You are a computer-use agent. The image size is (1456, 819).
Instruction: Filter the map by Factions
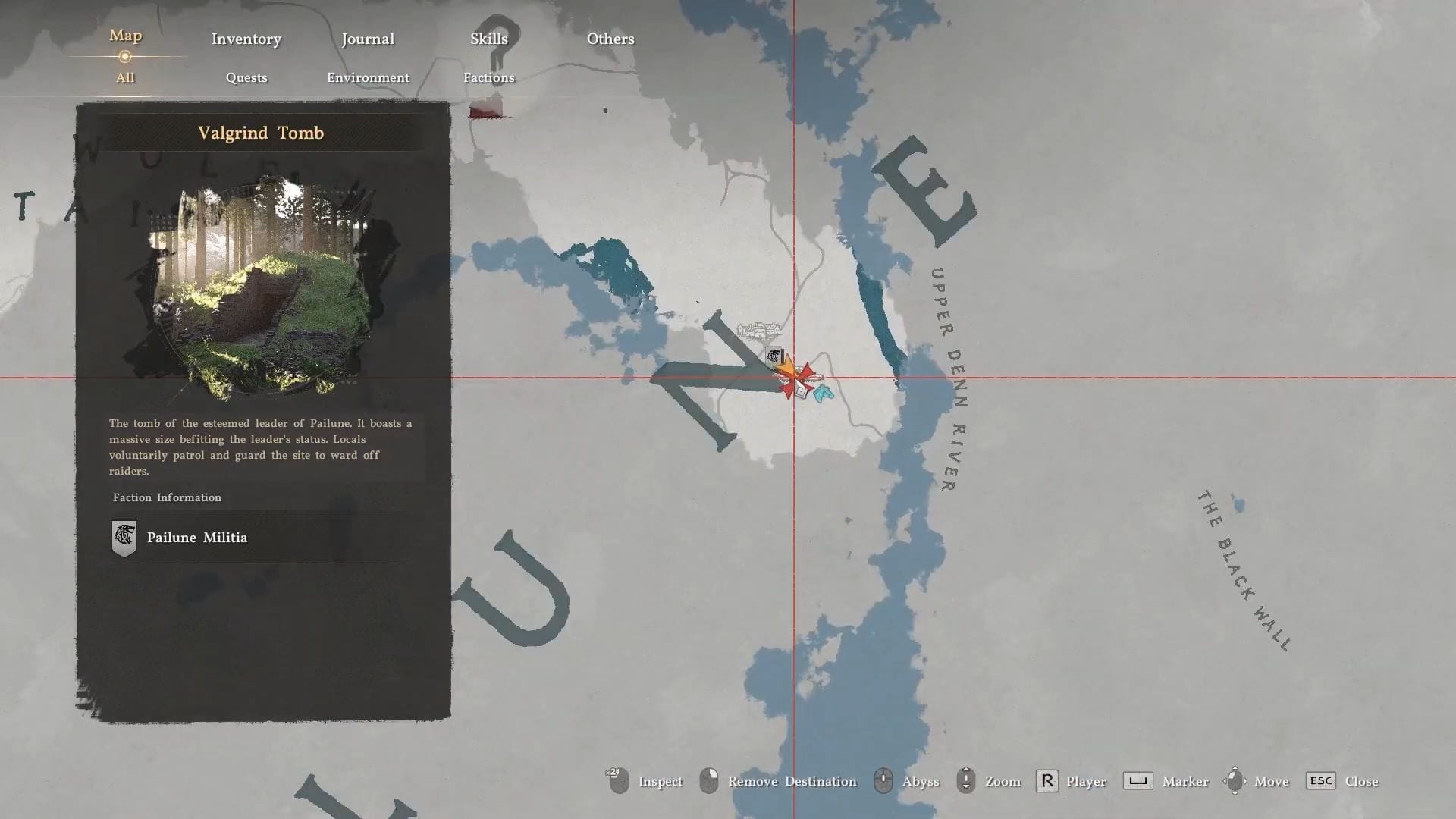tap(489, 77)
